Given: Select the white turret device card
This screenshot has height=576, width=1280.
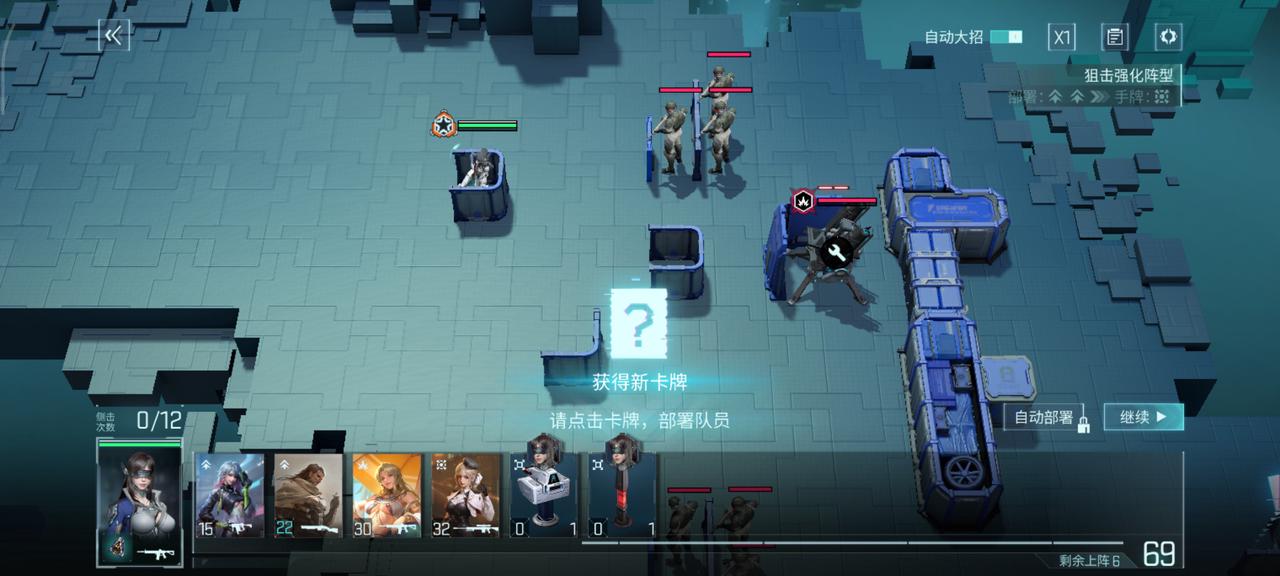Looking at the screenshot, I should tap(545, 495).
